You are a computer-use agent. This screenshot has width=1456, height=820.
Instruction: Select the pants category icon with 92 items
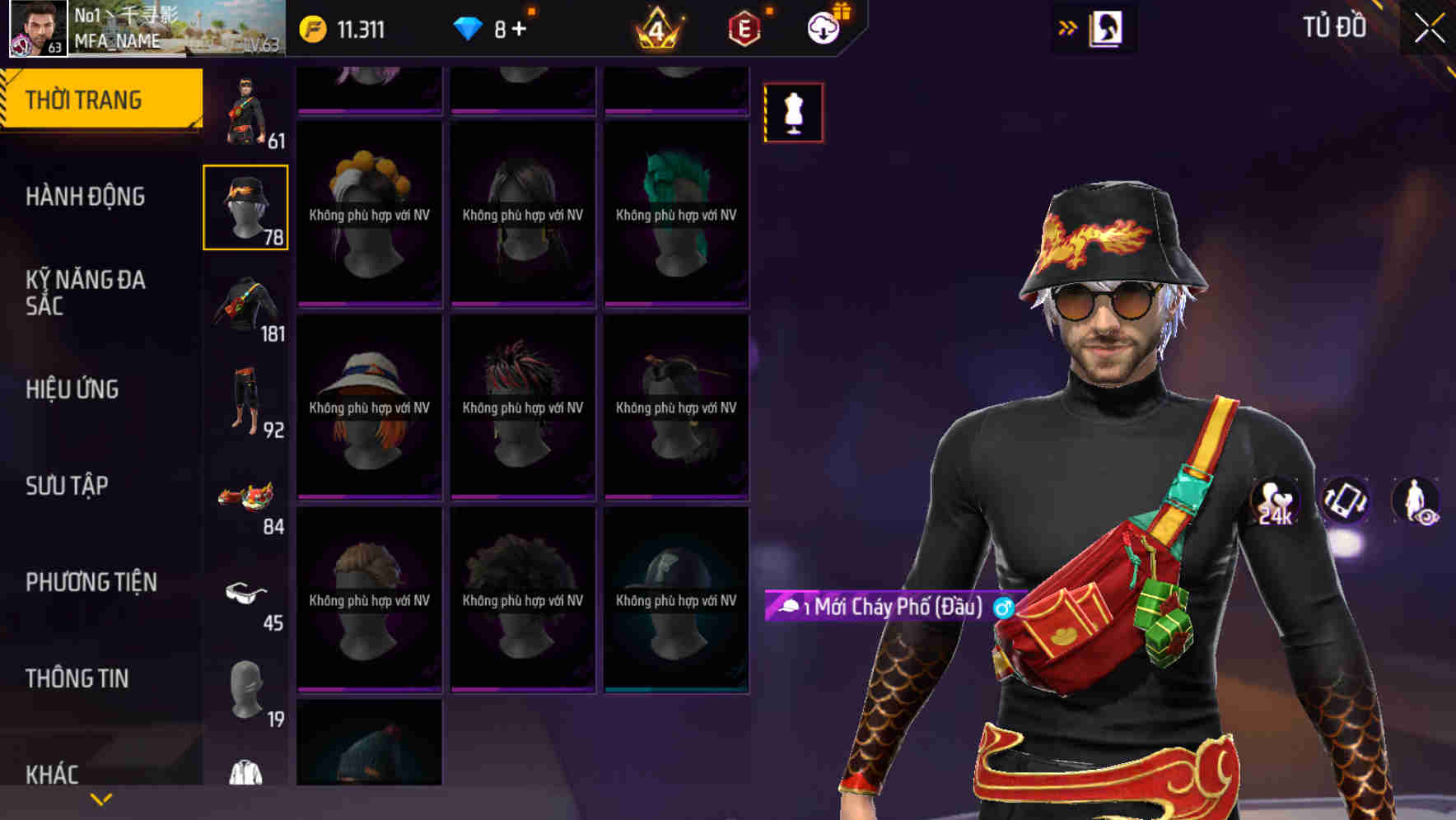[246, 399]
